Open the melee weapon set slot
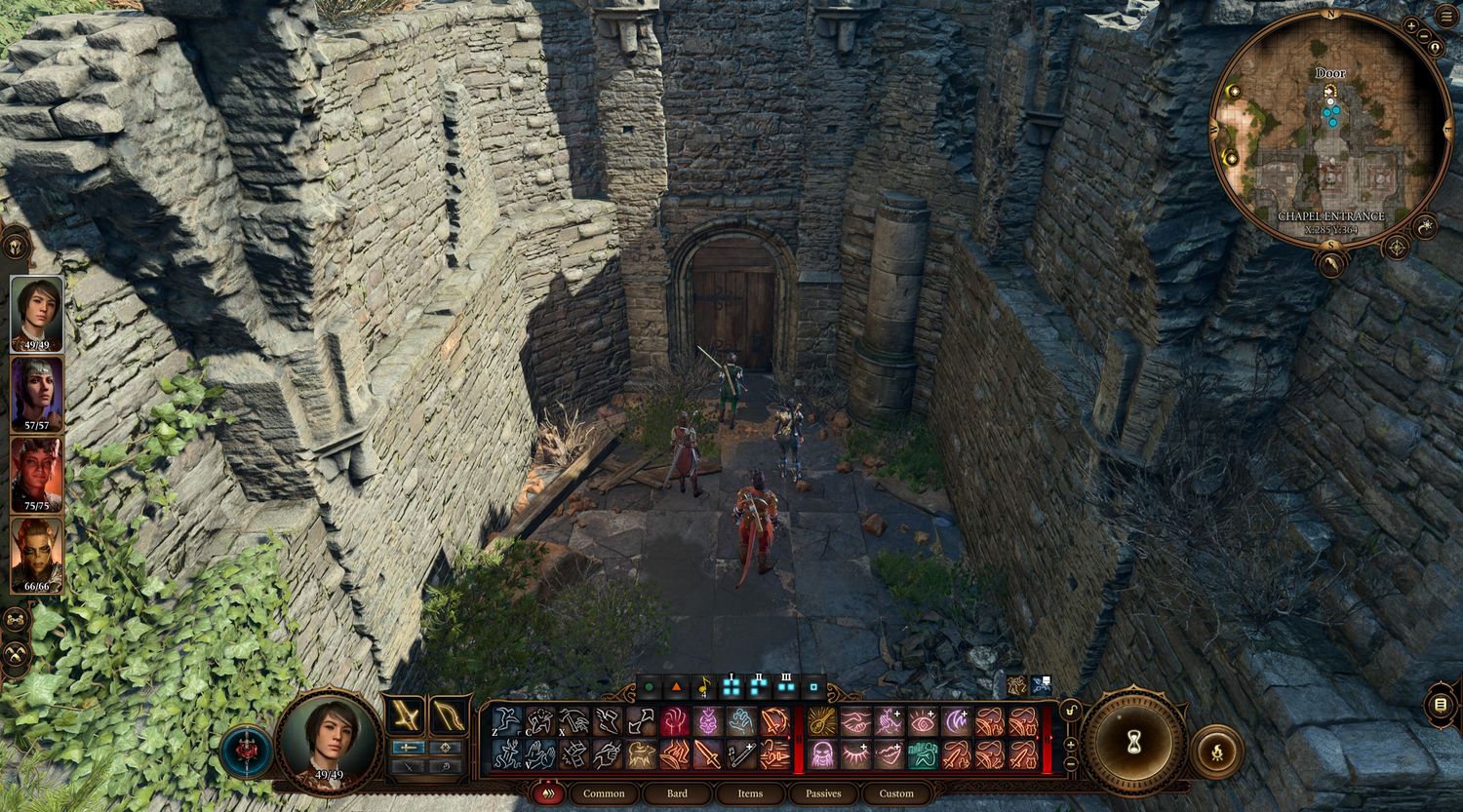 tap(405, 715)
